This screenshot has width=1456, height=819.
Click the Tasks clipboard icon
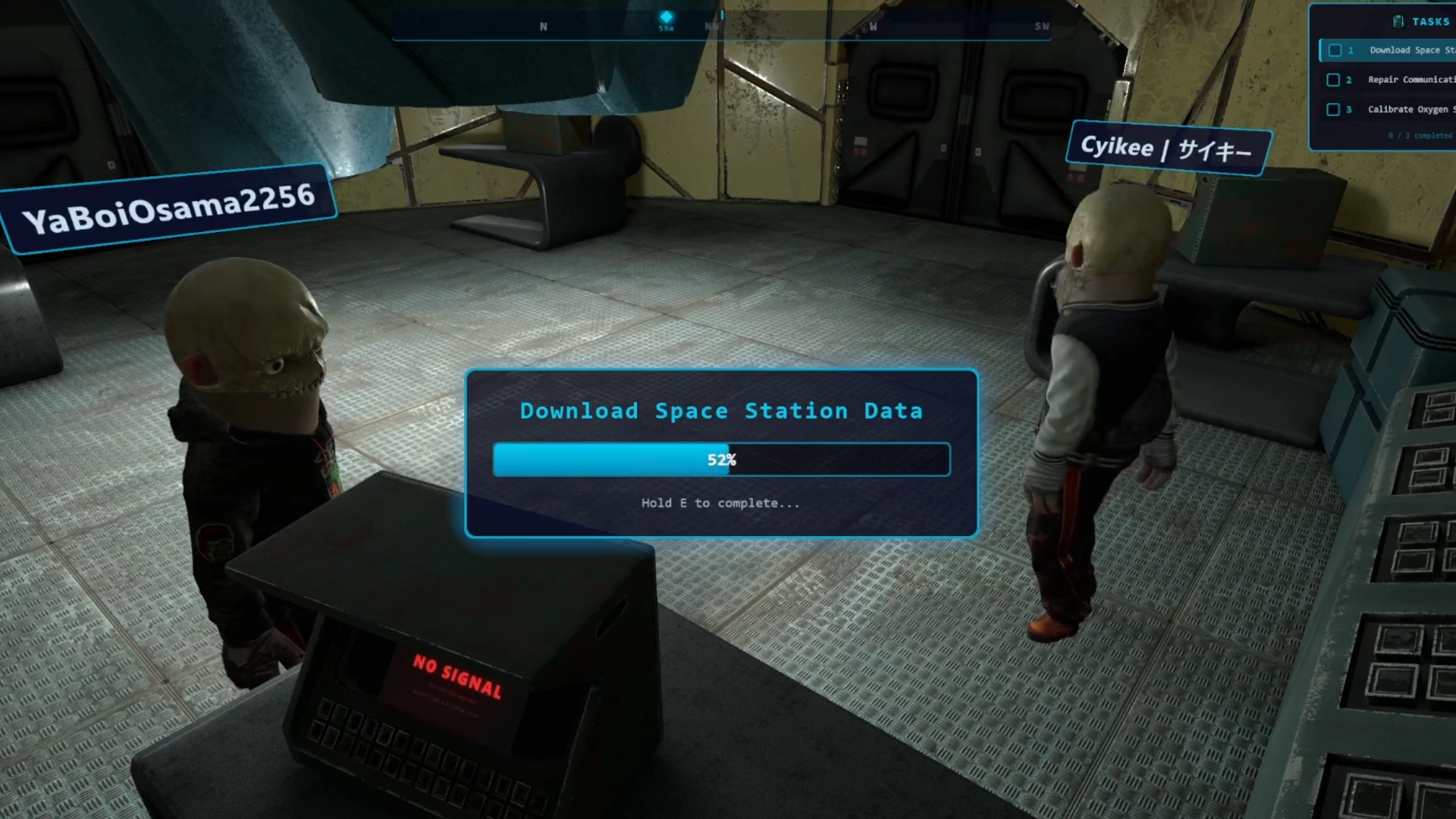click(x=1398, y=21)
